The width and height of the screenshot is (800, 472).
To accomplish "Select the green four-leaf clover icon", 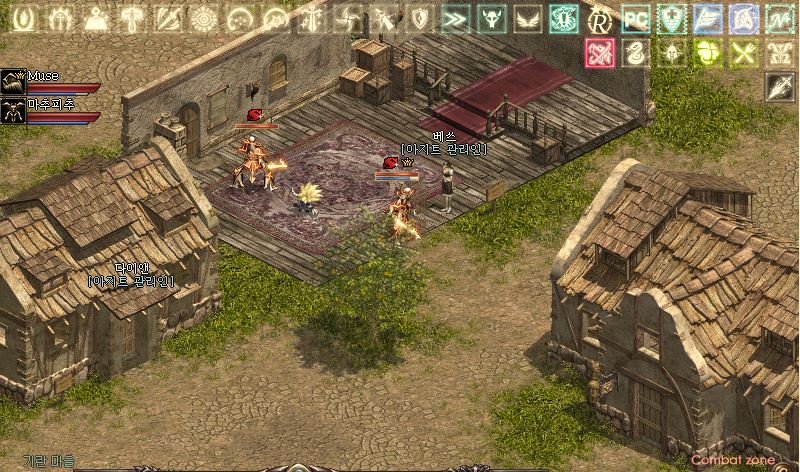I will (x=707, y=53).
